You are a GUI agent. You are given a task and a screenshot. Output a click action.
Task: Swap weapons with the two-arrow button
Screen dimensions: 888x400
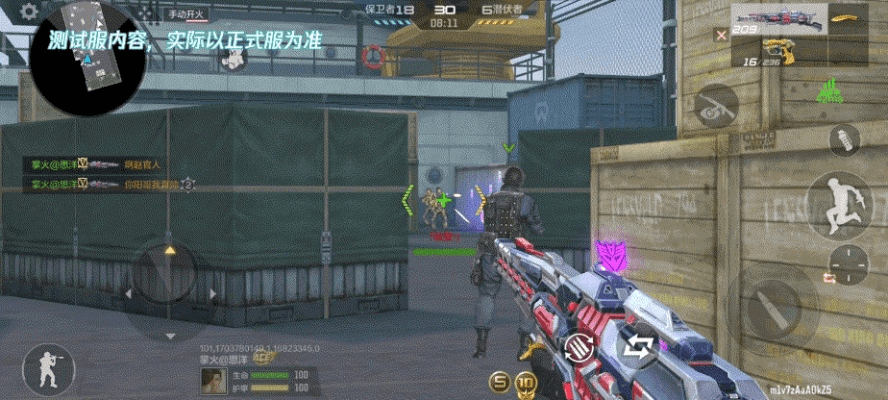[637, 346]
